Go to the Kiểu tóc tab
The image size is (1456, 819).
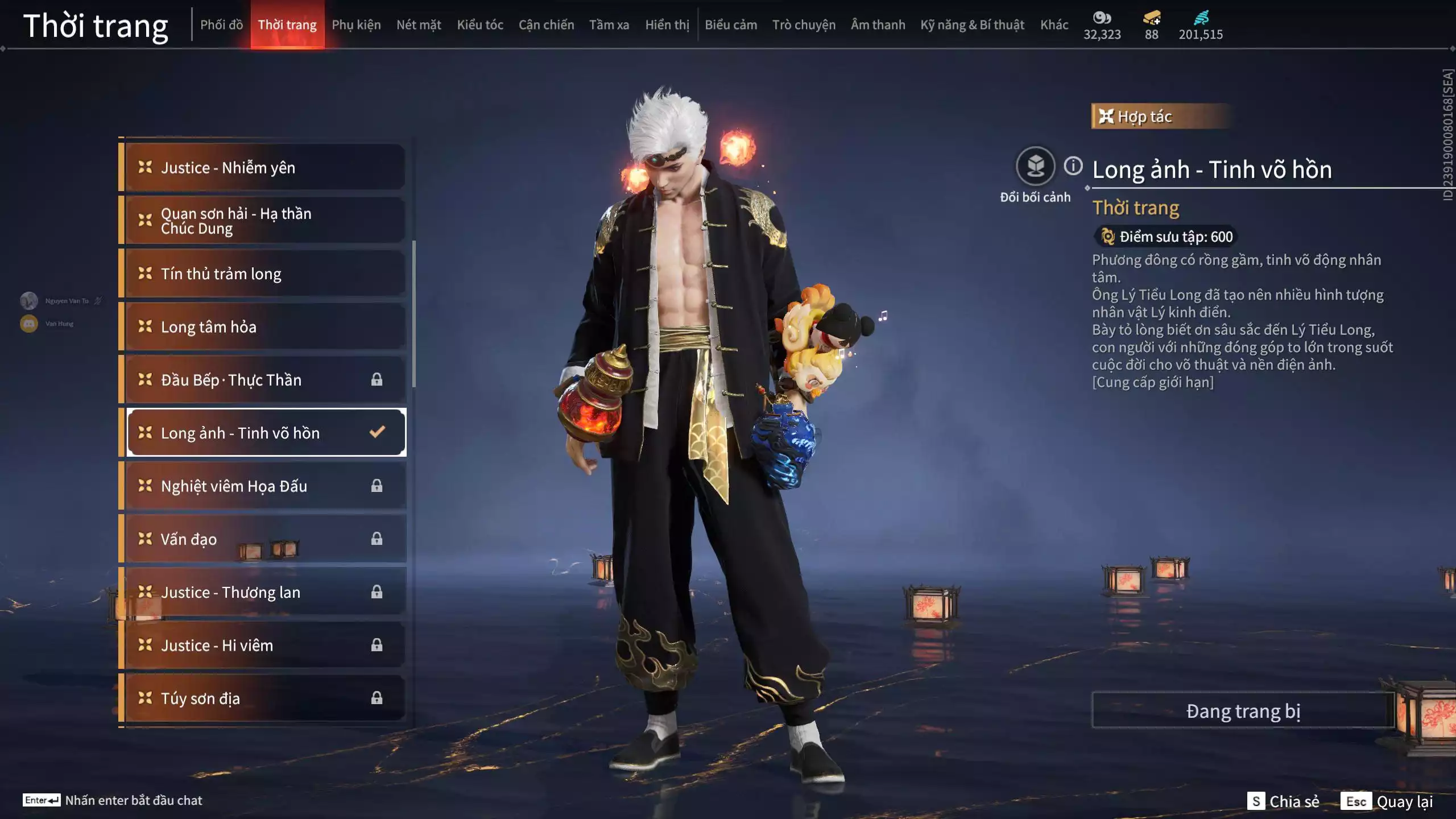(x=480, y=25)
